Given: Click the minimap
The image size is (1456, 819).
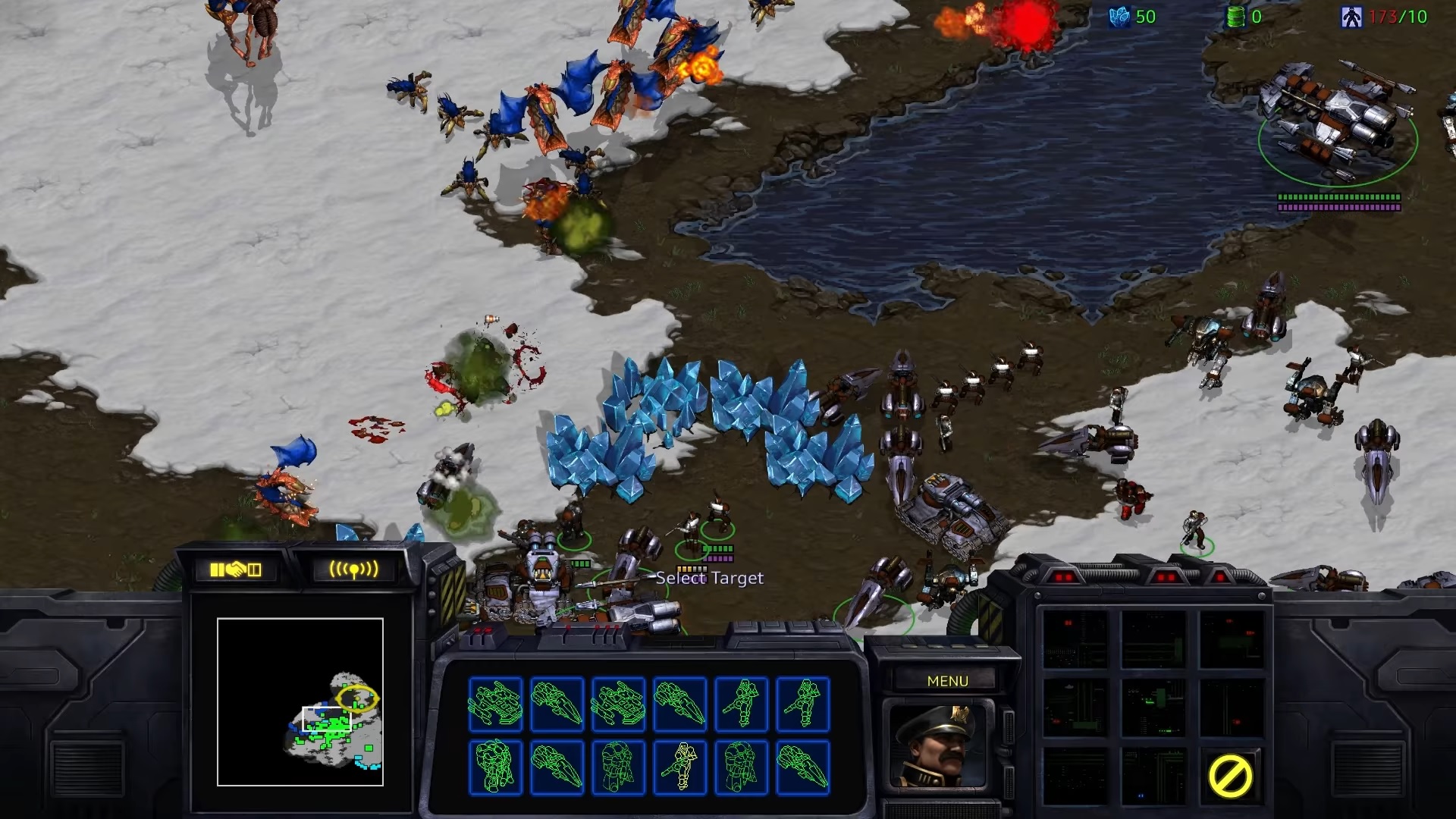Looking at the screenshot, I should coord(300,702).
